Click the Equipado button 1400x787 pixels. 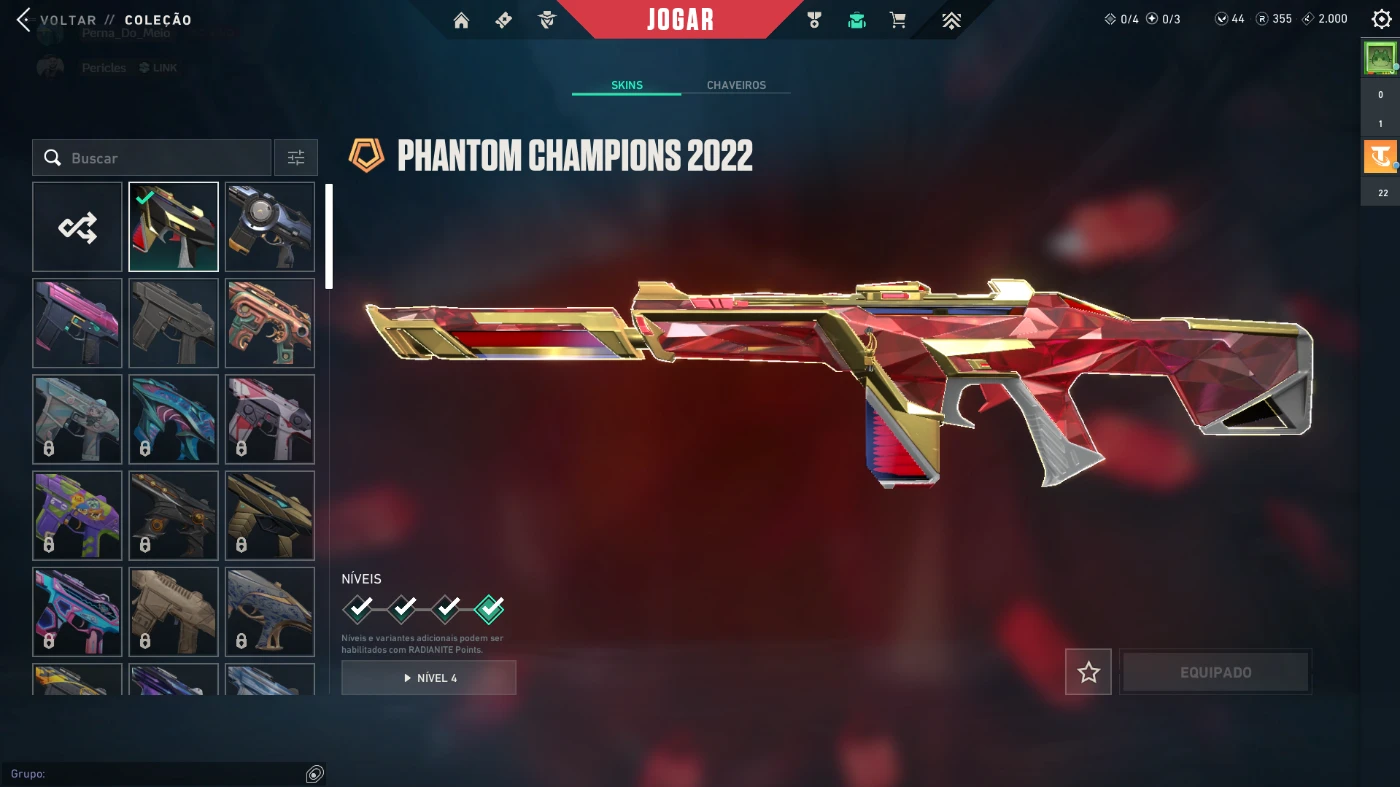click(1215, 673)
